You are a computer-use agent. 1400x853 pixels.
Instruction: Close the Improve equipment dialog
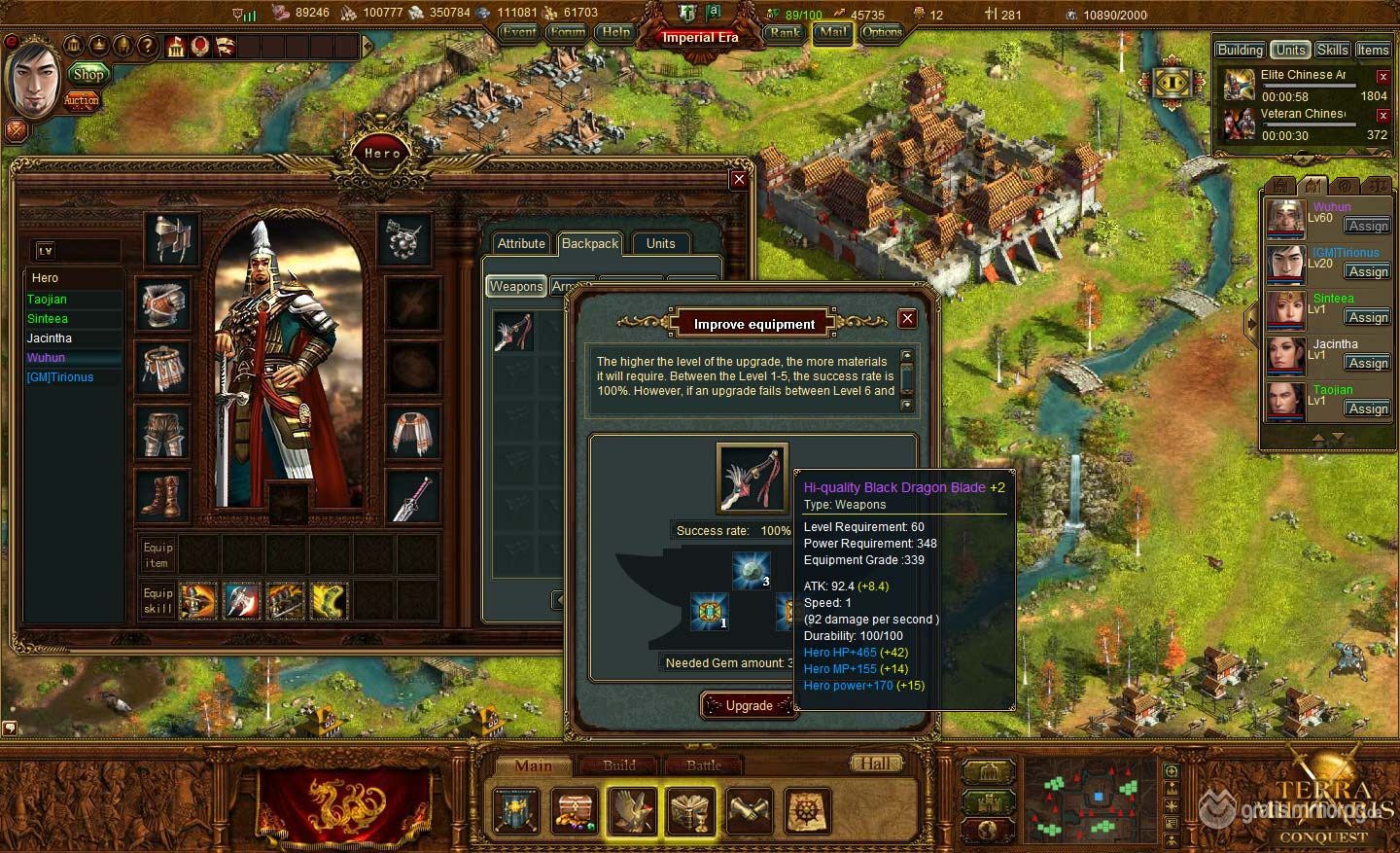click(907, 319)
